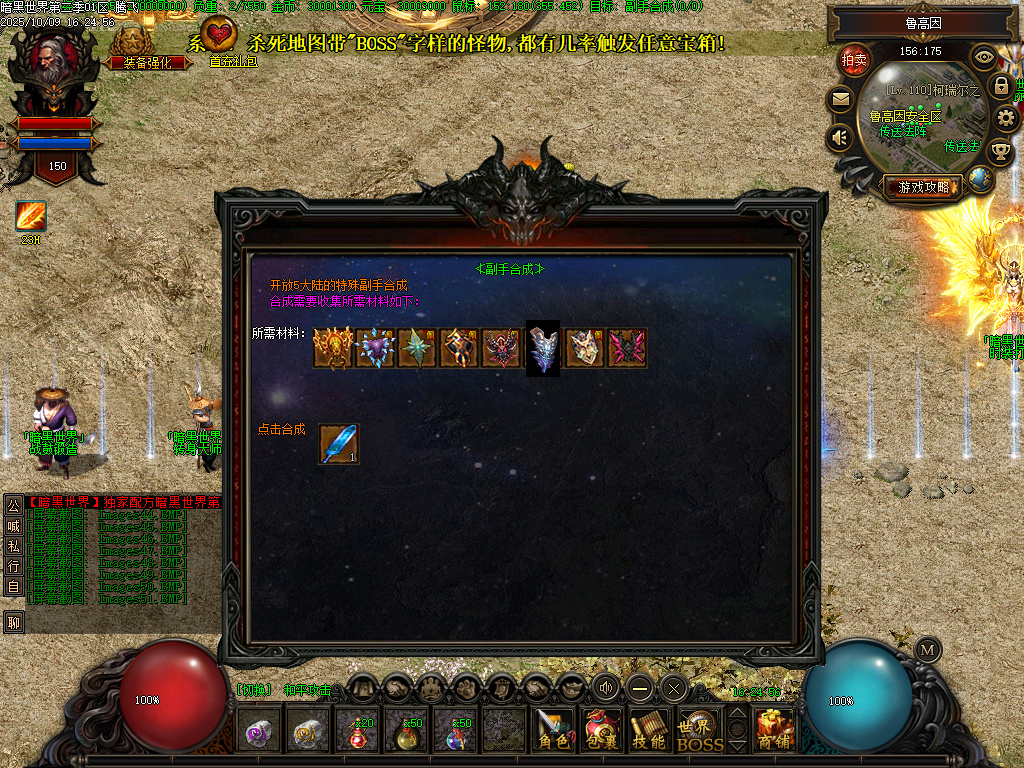The width and height of the screenshot is (1024, 768).
Task: Open the 世界BOSS panel
Action: coord(699,733)
